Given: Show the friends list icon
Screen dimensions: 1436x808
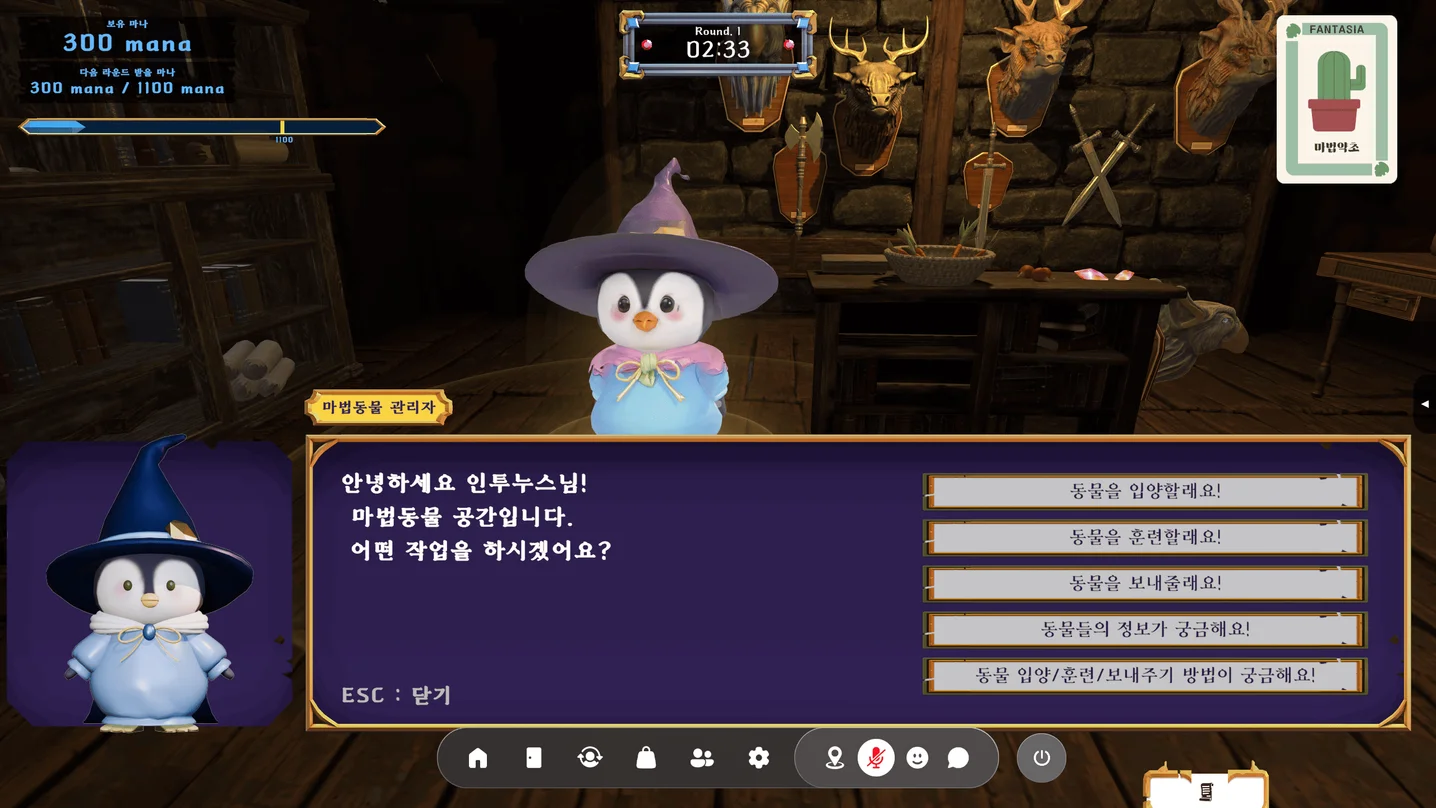Looking at the screenshot, I should coord(702,758).
